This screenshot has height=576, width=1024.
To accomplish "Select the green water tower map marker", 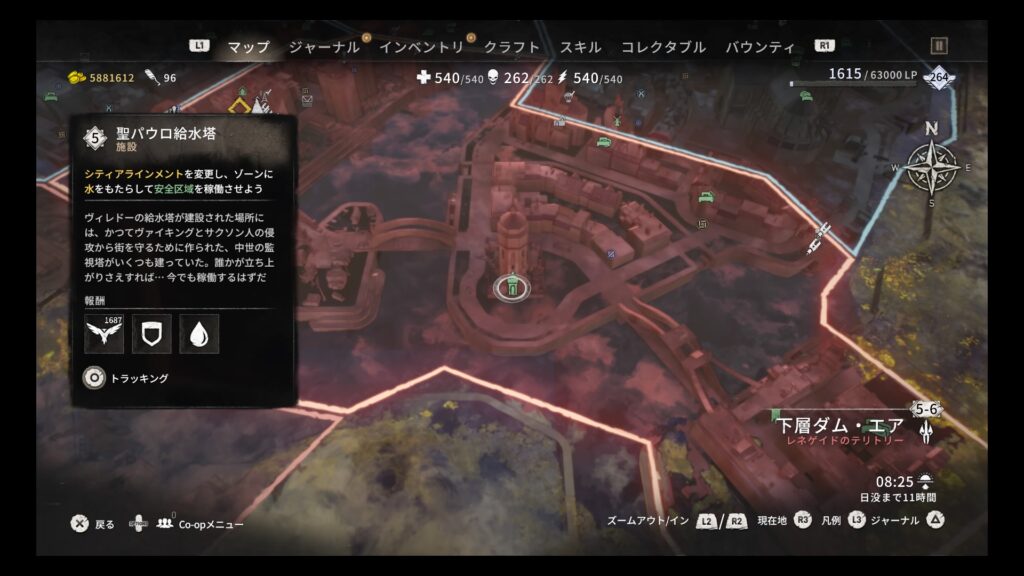I will (x=512, y=288).
